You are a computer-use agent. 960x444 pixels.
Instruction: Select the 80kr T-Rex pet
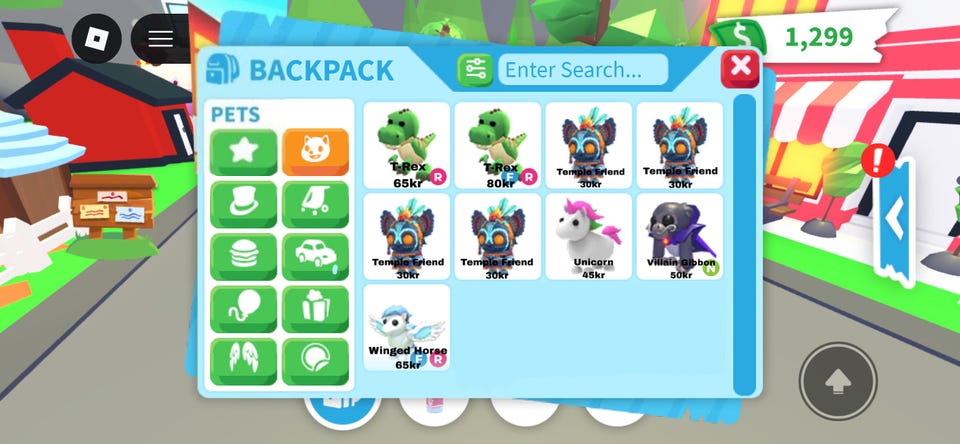(x=497, y=145)
